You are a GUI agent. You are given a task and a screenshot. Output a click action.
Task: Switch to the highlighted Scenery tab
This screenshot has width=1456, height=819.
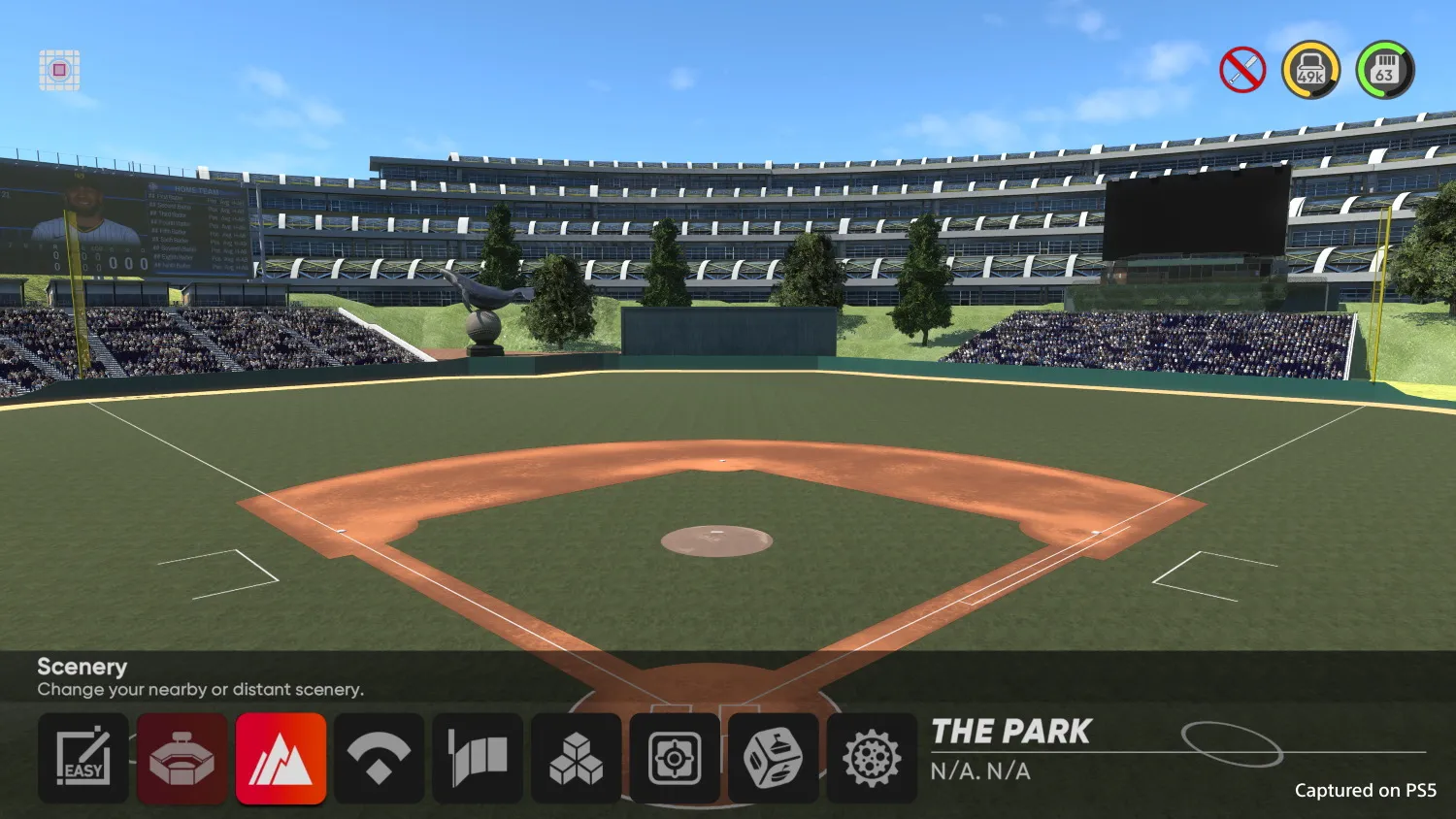(281, 758)
